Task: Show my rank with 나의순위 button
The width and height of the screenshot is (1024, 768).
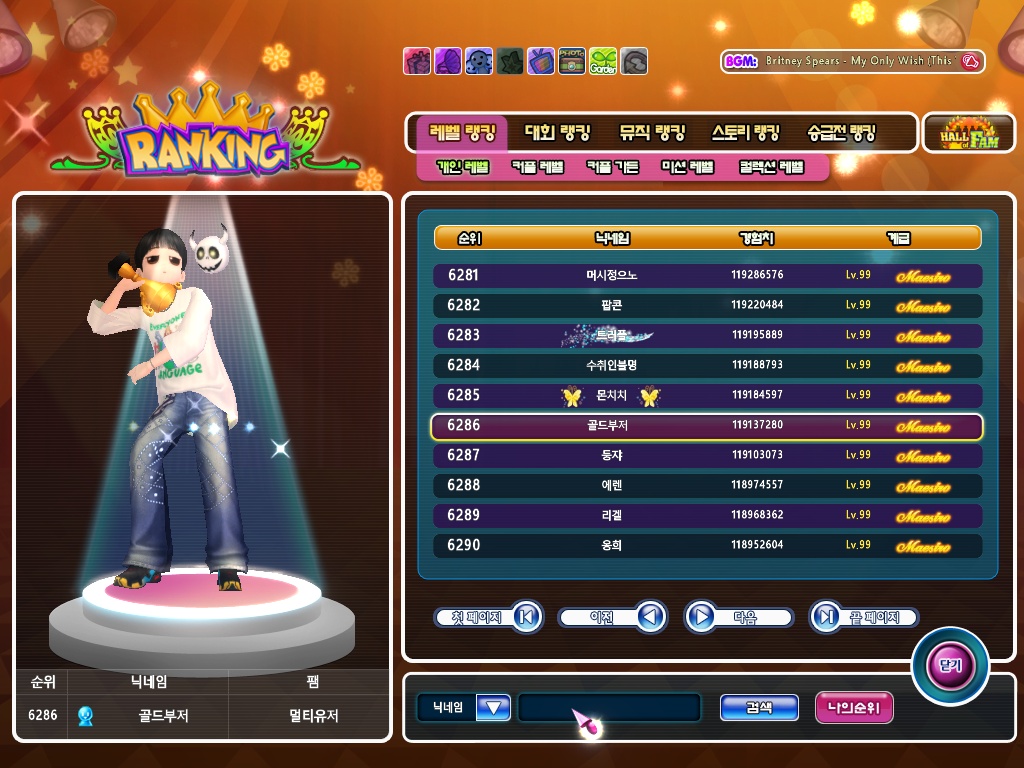Action: (854, 708)
